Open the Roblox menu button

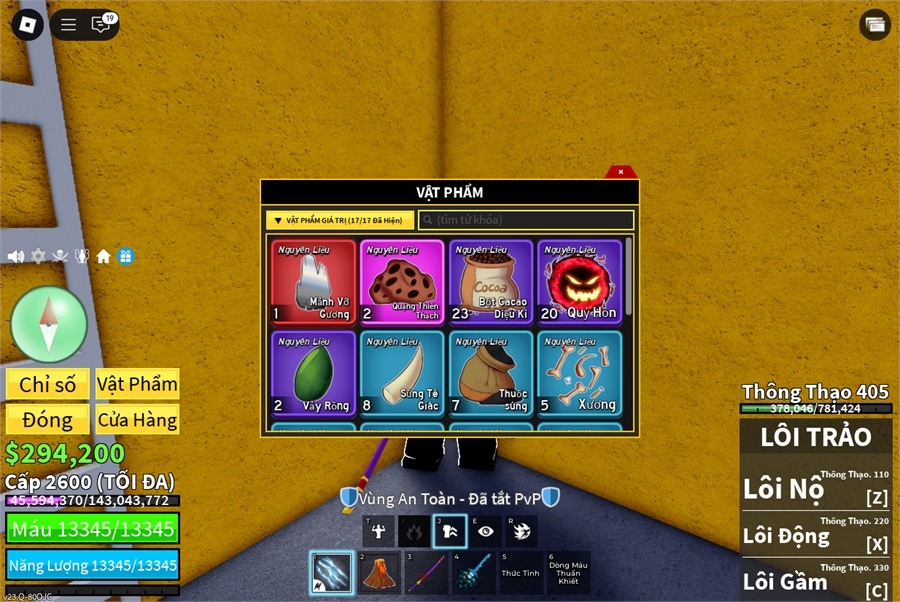click(x=27, y=25)
